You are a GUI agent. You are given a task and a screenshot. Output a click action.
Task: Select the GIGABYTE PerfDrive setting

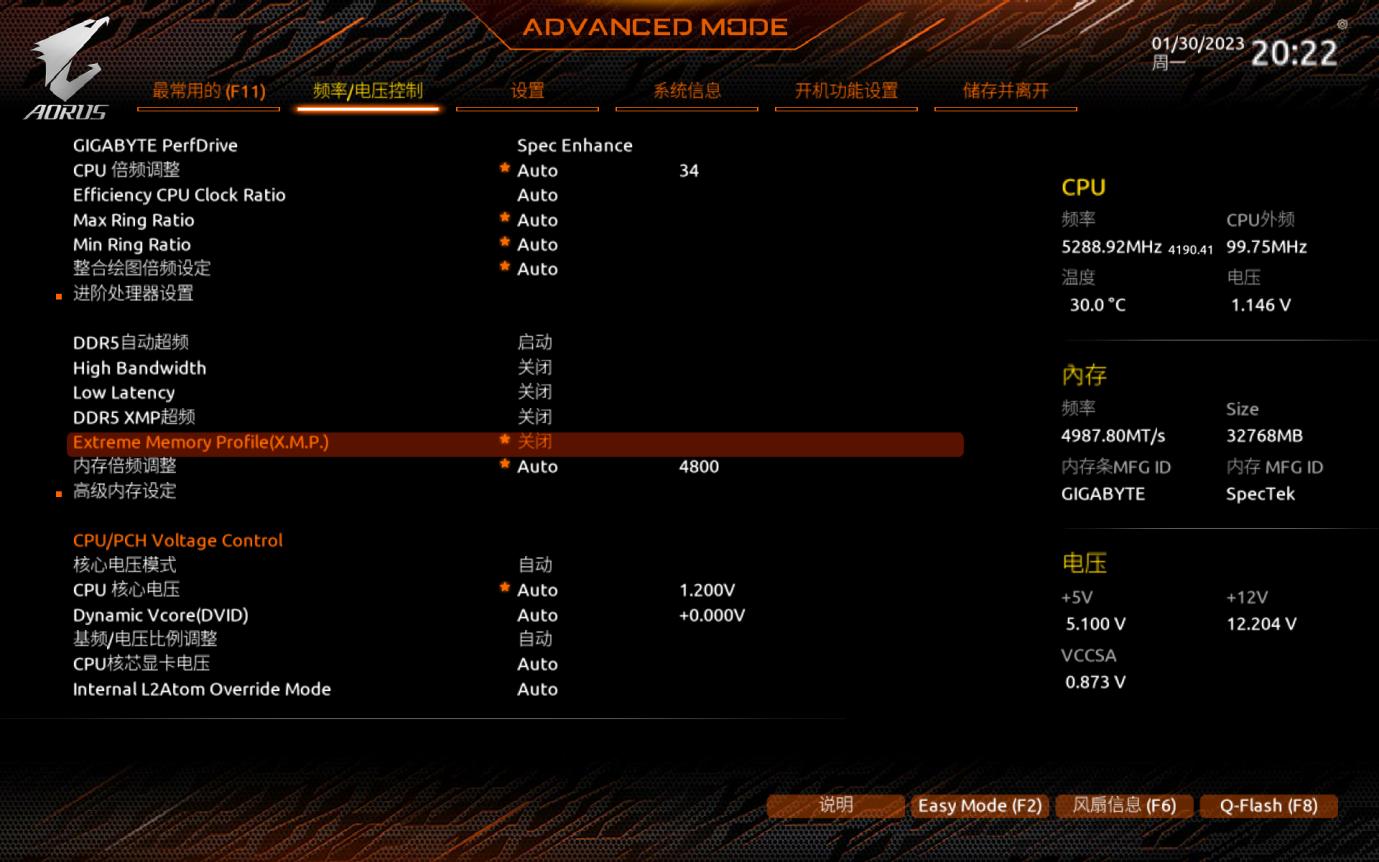click(x=155, y=145)
